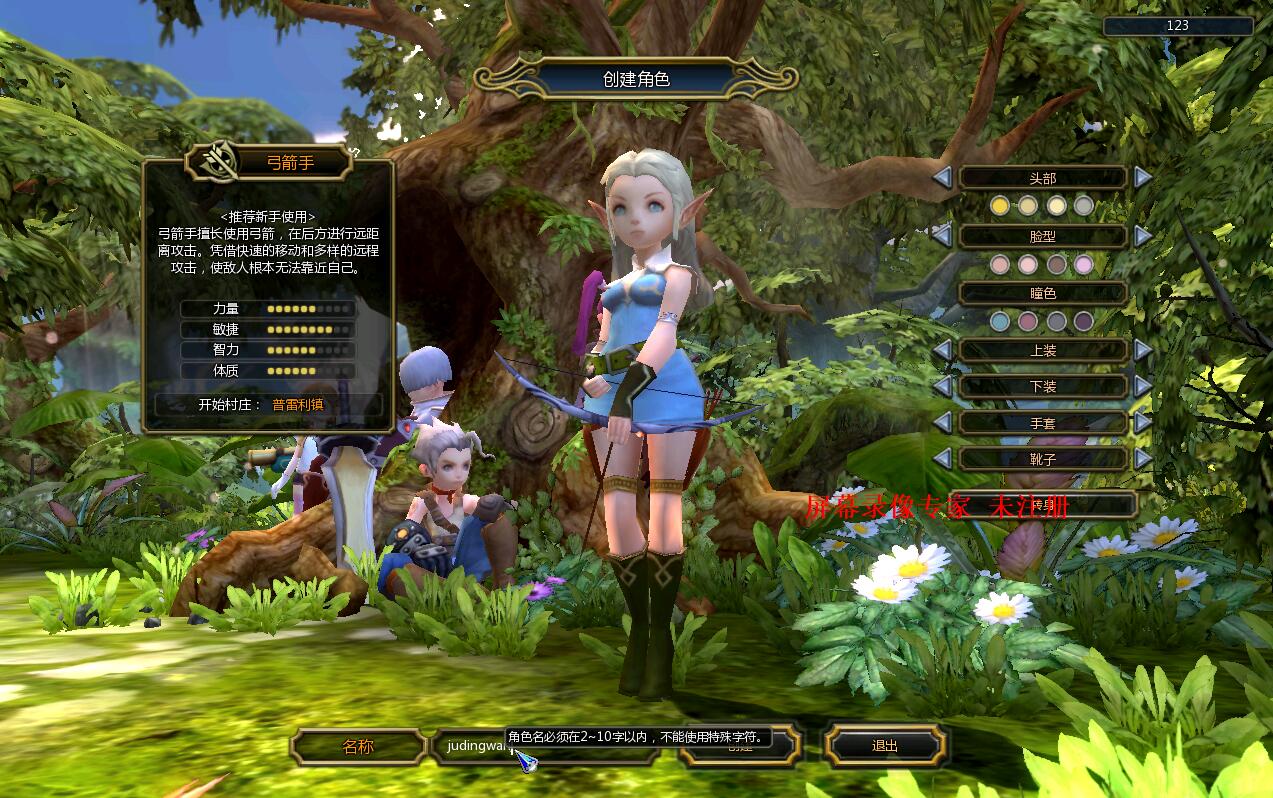Pick the bright yellow hair color

pos(1000,206)
